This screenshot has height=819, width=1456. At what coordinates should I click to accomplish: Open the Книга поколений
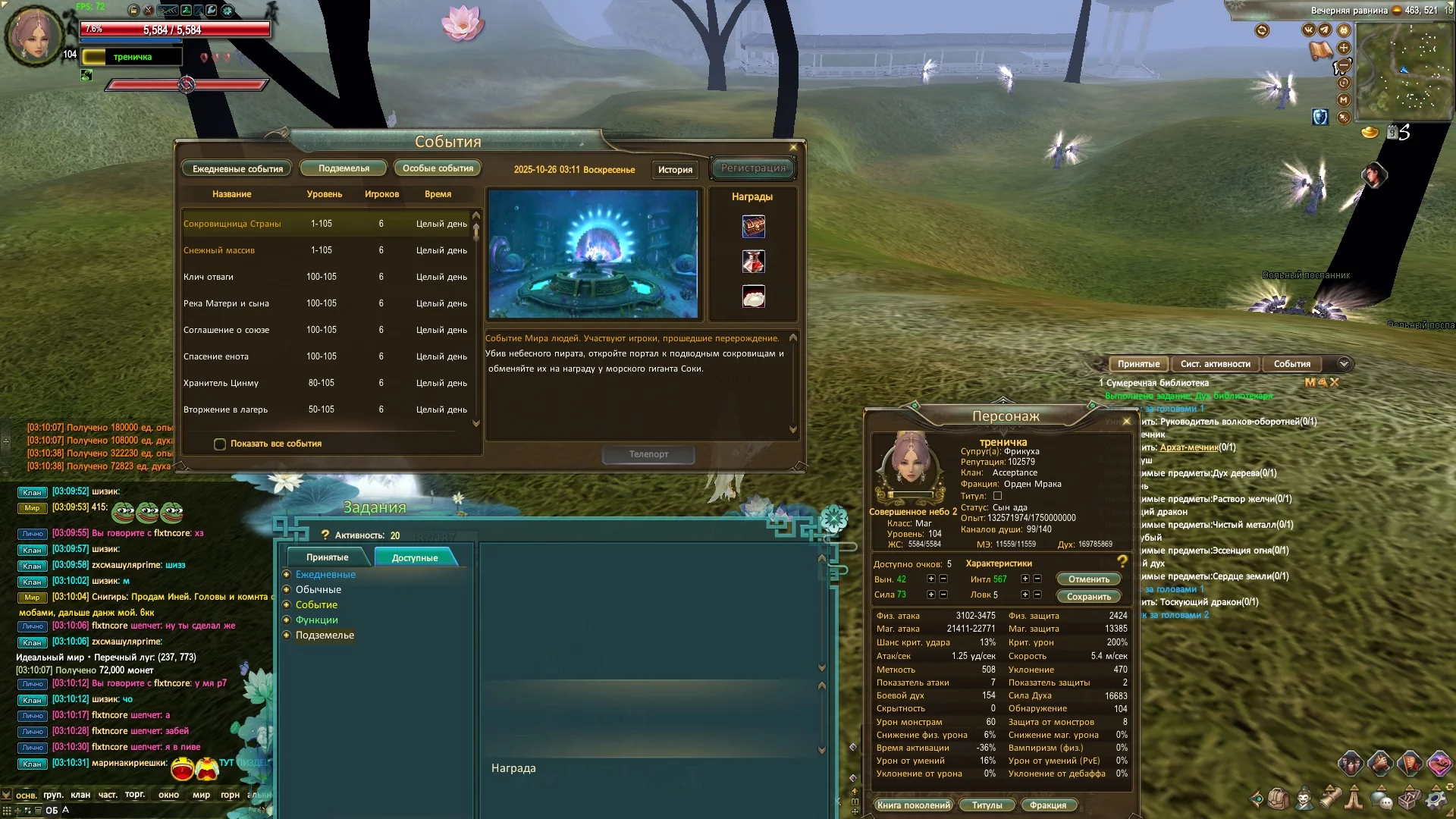coord(913,805)
